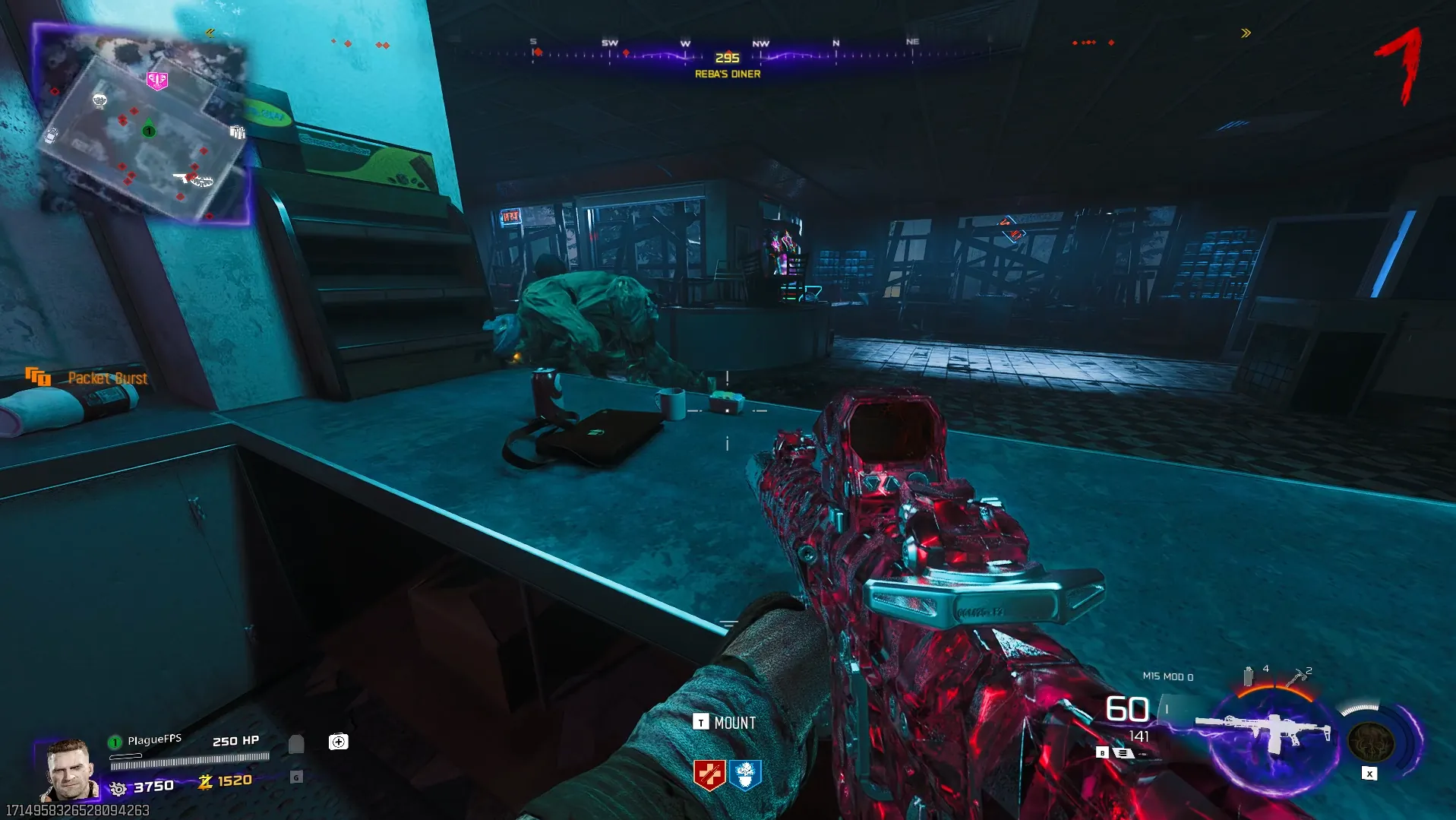The width and height of the screenshot is (1456, 820).
Task: Select the lethal axe equipment icon
Action: tap(1297, 676)
